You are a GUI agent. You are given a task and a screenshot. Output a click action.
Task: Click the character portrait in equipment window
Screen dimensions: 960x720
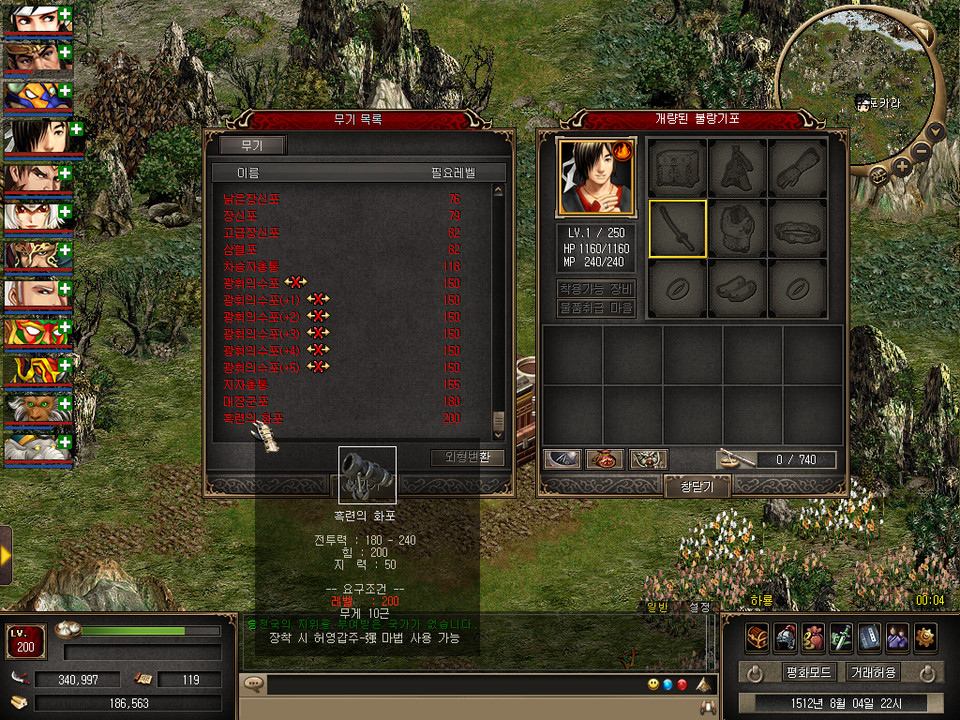coord(596,177)
